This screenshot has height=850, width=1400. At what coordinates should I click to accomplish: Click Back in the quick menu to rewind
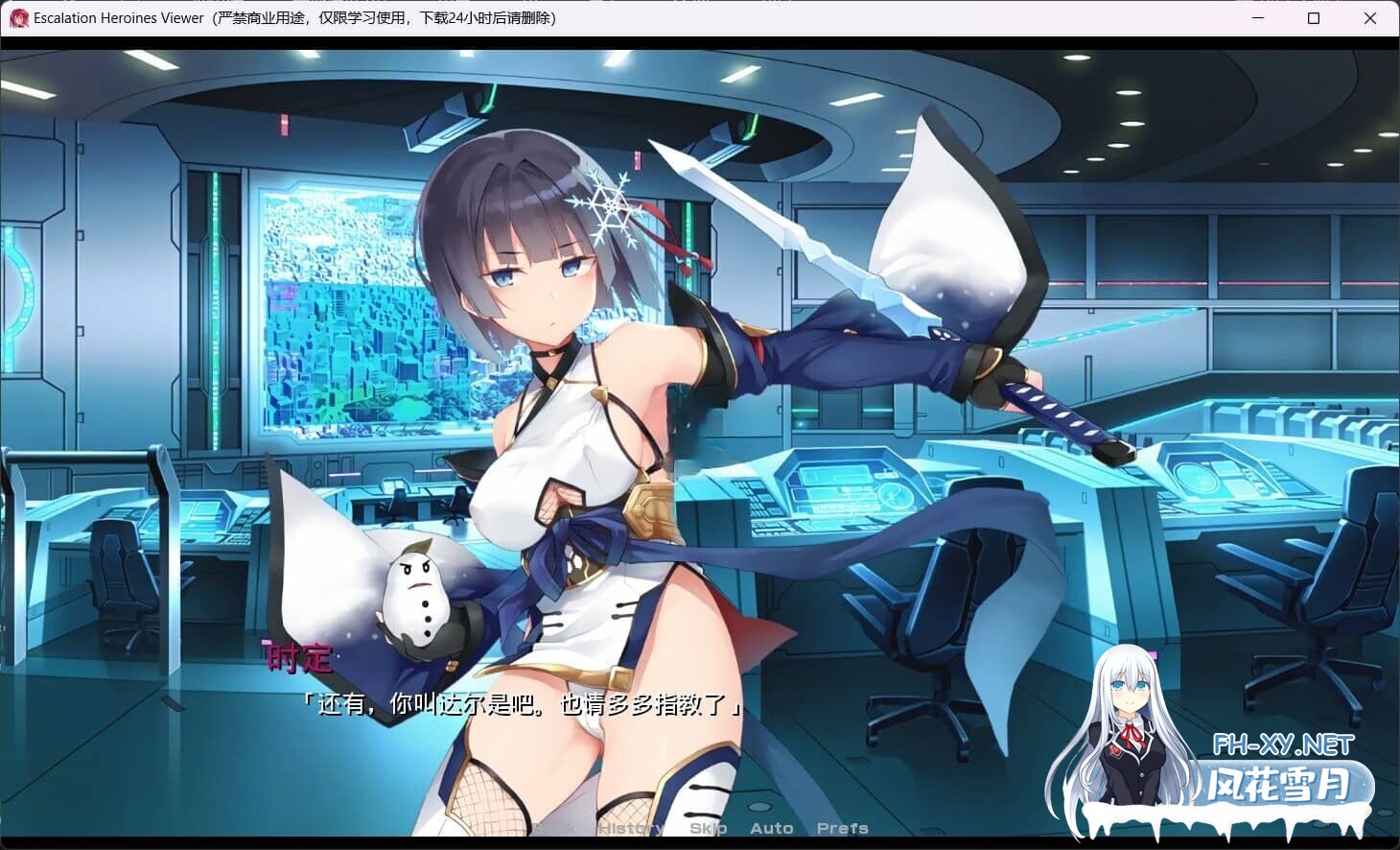click(x=553, y=827)
